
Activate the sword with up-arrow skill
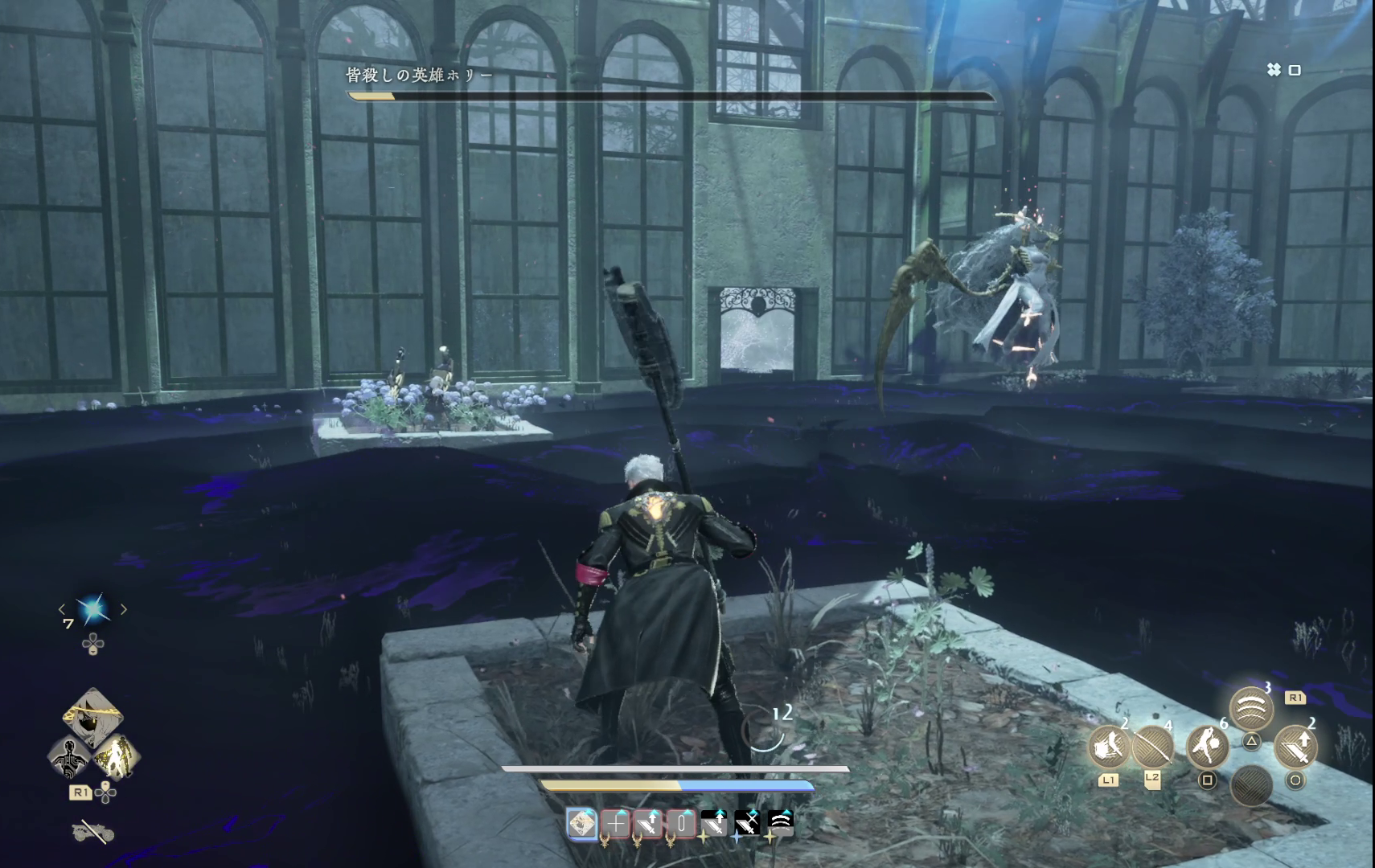tap(1295, 747)
